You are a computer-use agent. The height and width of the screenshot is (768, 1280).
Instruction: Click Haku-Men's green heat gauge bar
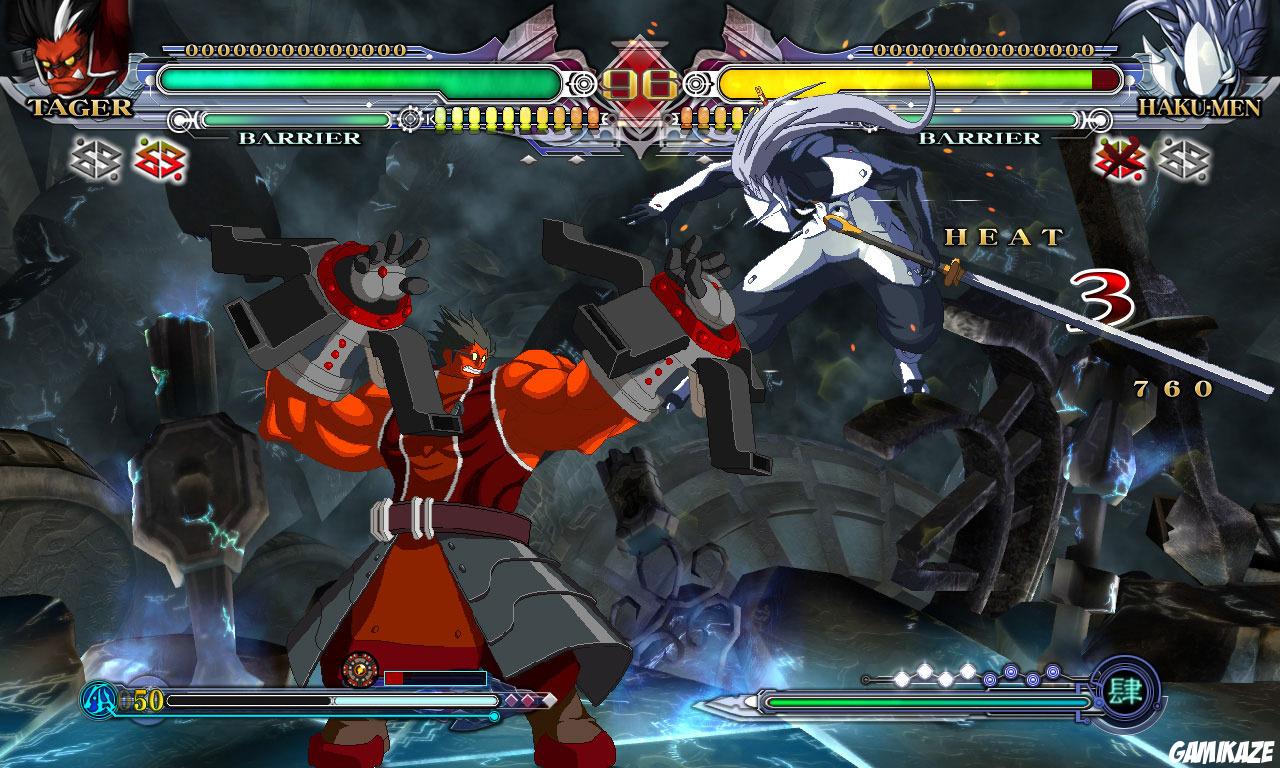(x=930, y=702)
